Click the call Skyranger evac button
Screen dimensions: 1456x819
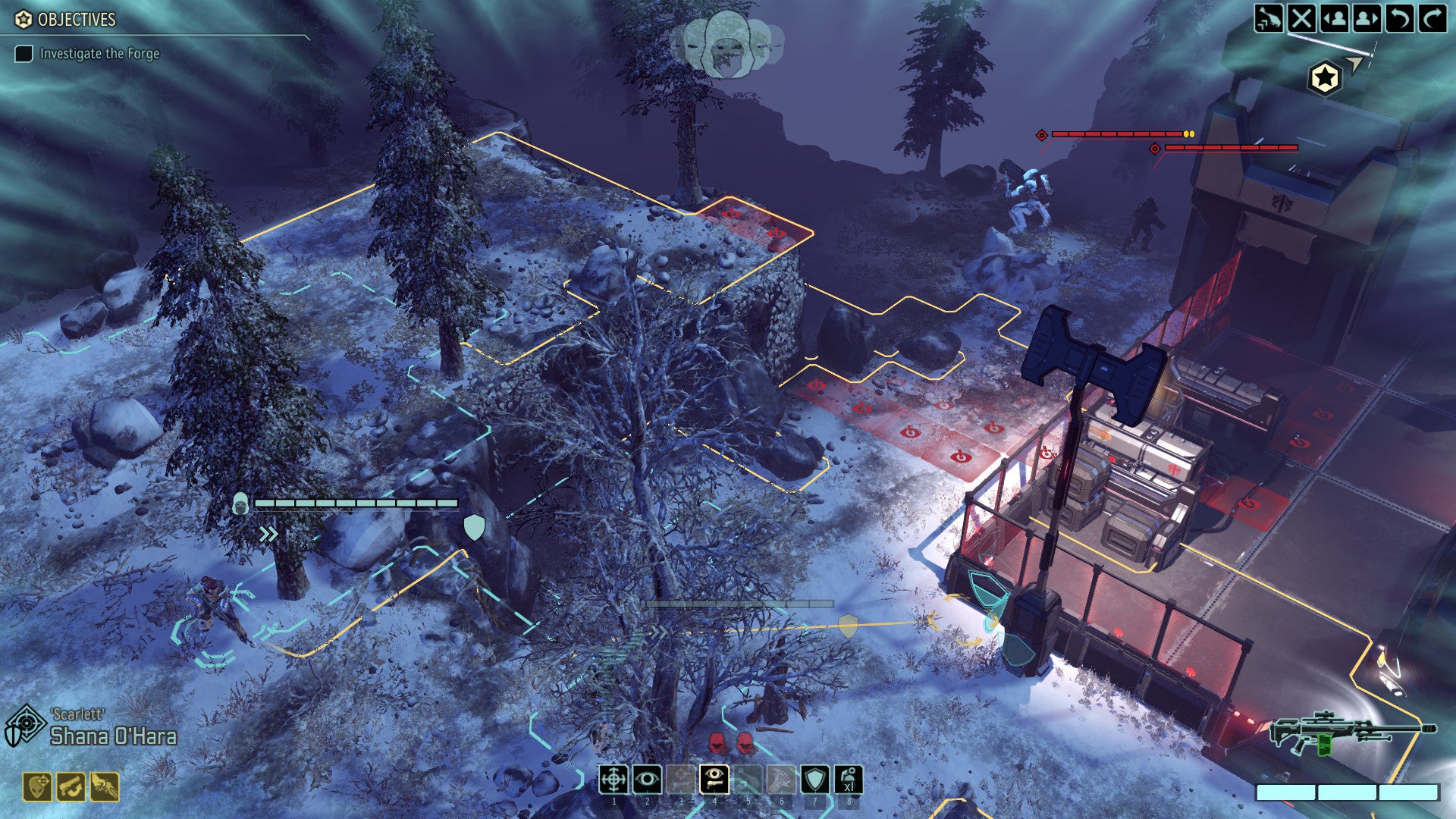[1269, 17]
